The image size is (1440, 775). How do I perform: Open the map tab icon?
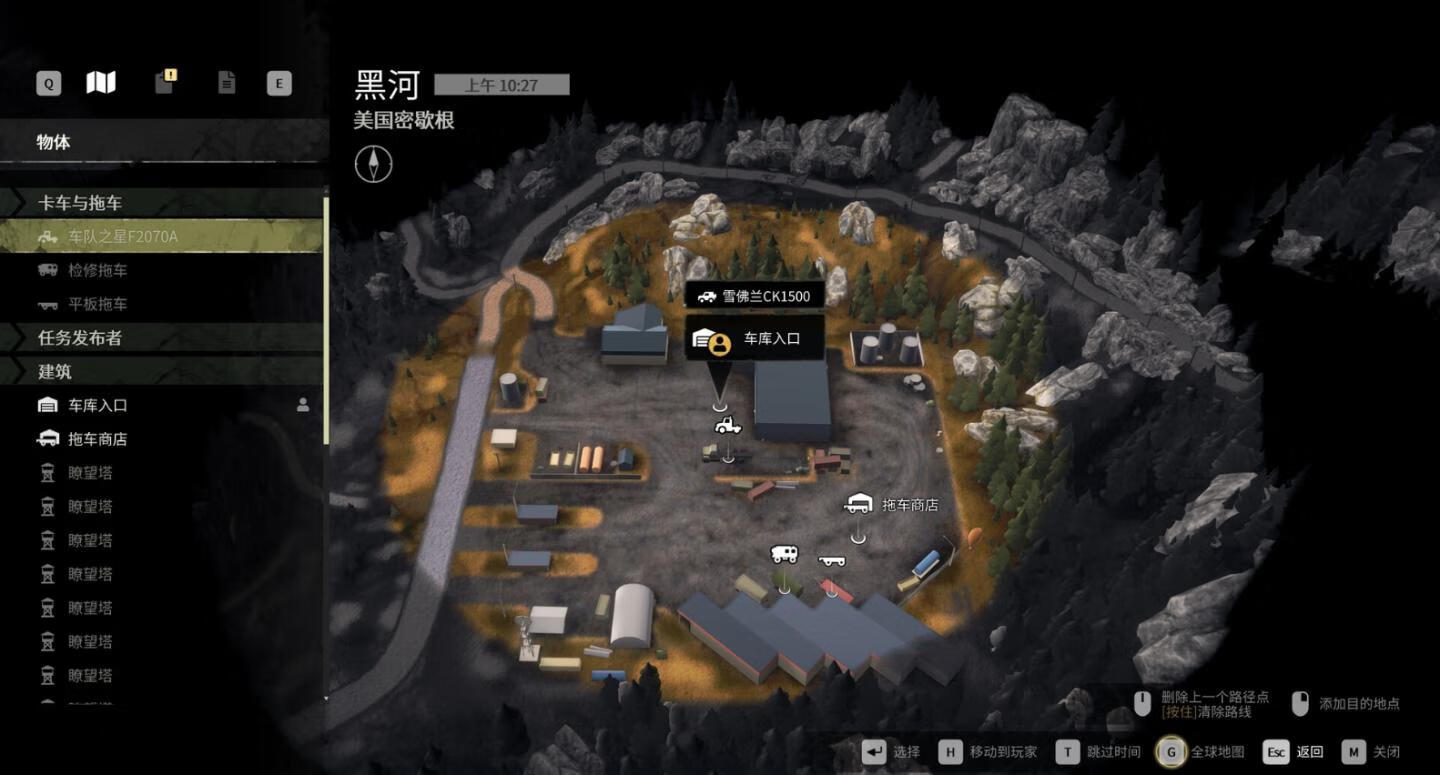[101, 83]
